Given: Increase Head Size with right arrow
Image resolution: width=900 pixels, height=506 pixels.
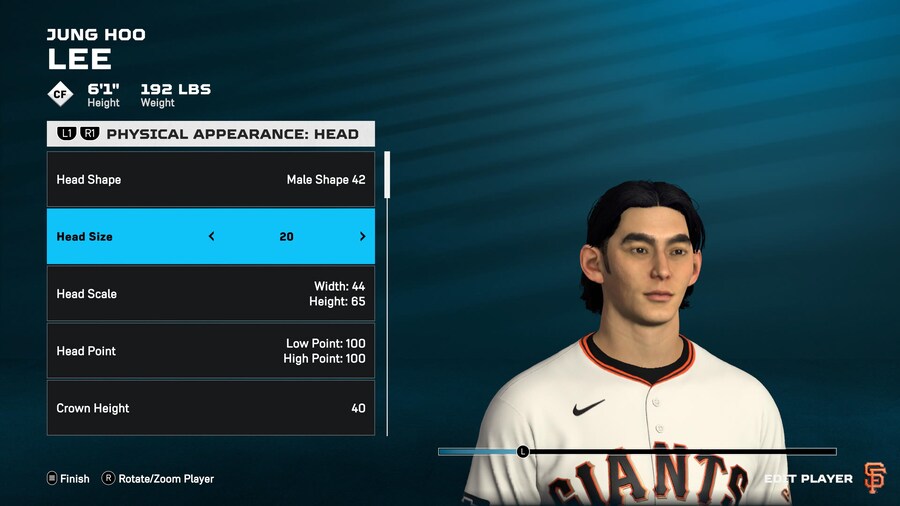Looking at the screenshot, I should point(362,237).
